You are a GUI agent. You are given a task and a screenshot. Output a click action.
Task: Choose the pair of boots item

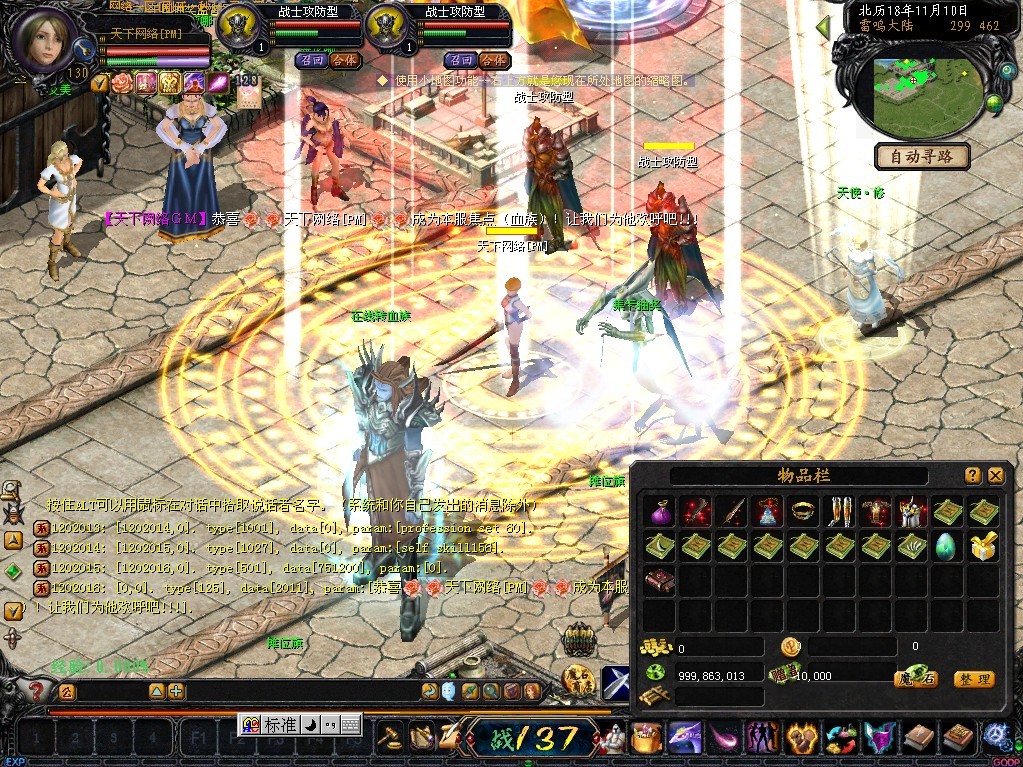click(838, 512)
